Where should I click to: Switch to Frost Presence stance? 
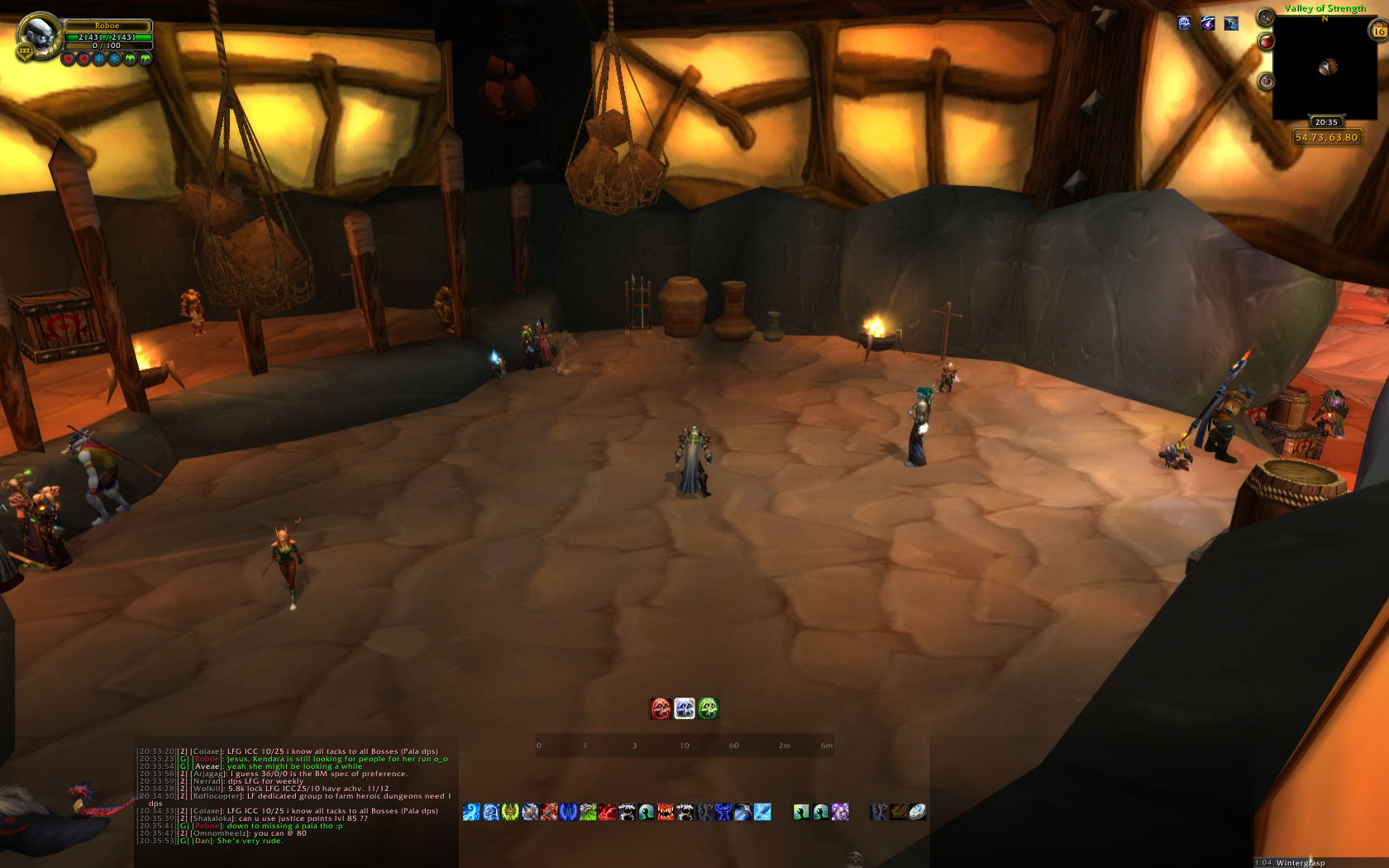[x=685, y=708]
